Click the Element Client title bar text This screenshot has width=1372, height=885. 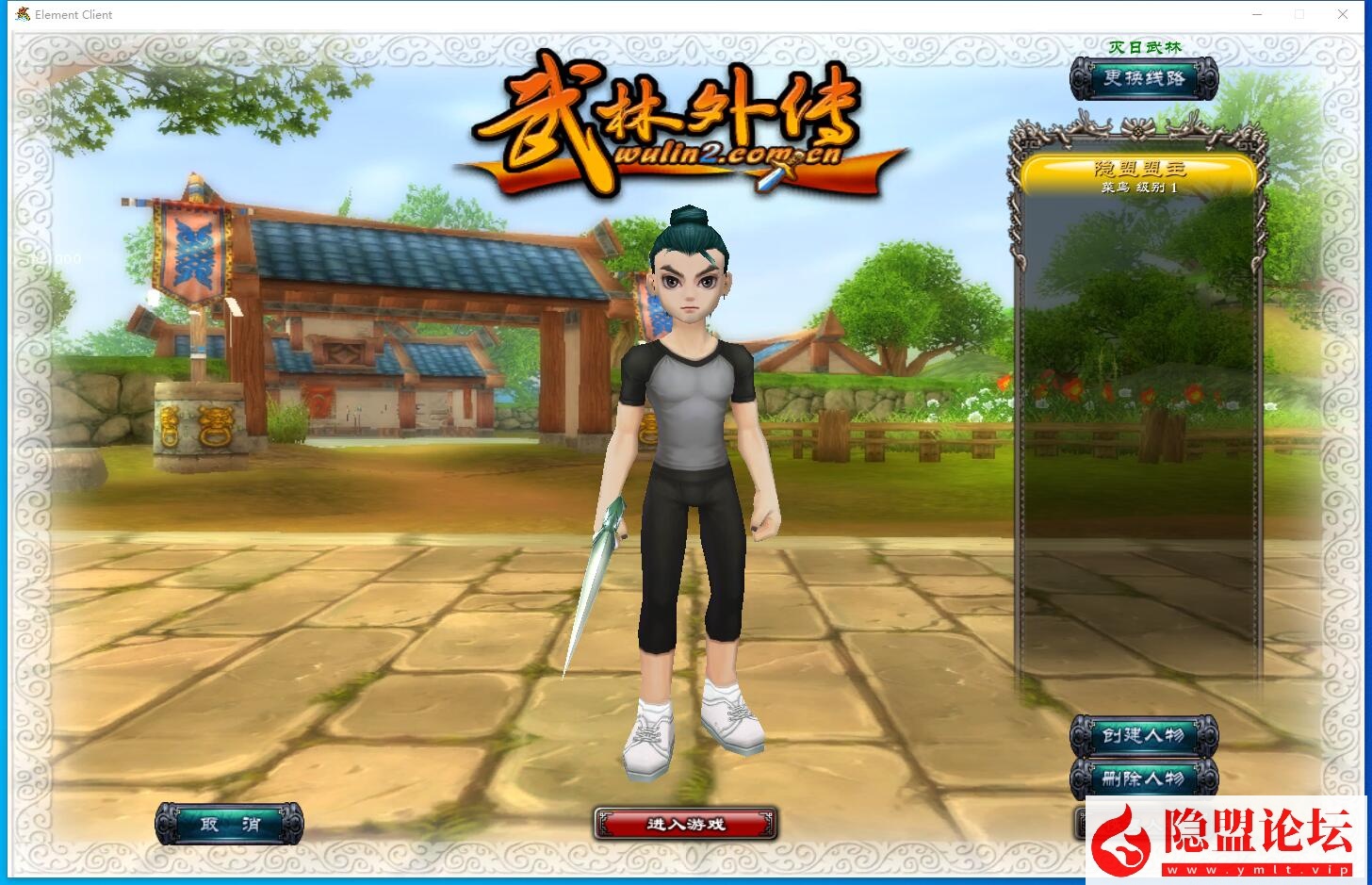pos(73,14)
